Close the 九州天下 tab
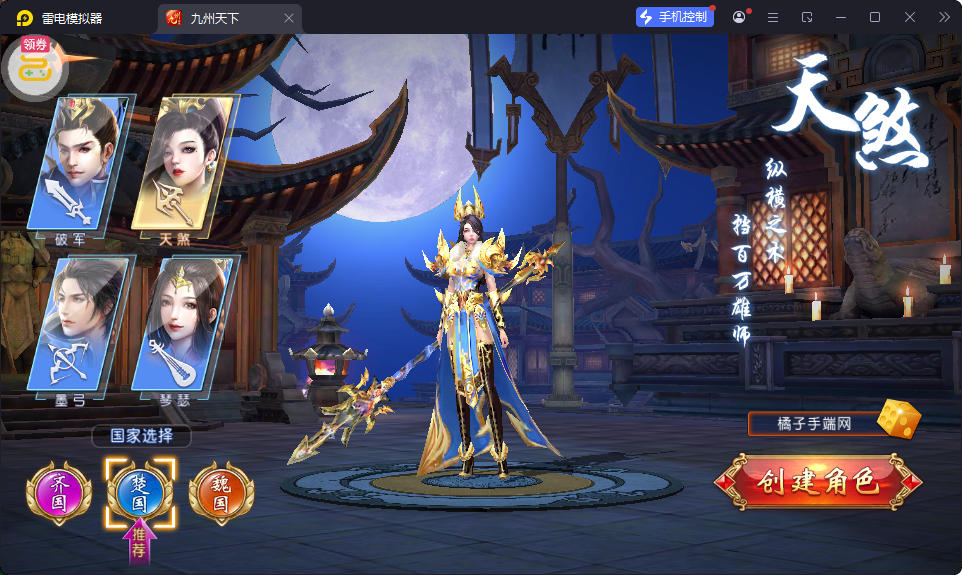 (289, 18)
